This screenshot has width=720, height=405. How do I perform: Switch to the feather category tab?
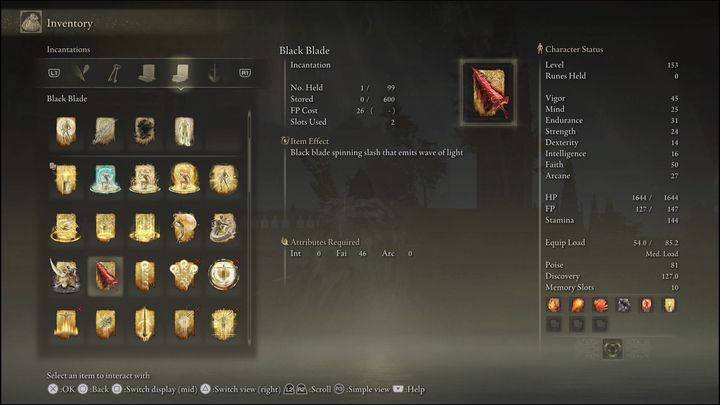pos(85,72)
